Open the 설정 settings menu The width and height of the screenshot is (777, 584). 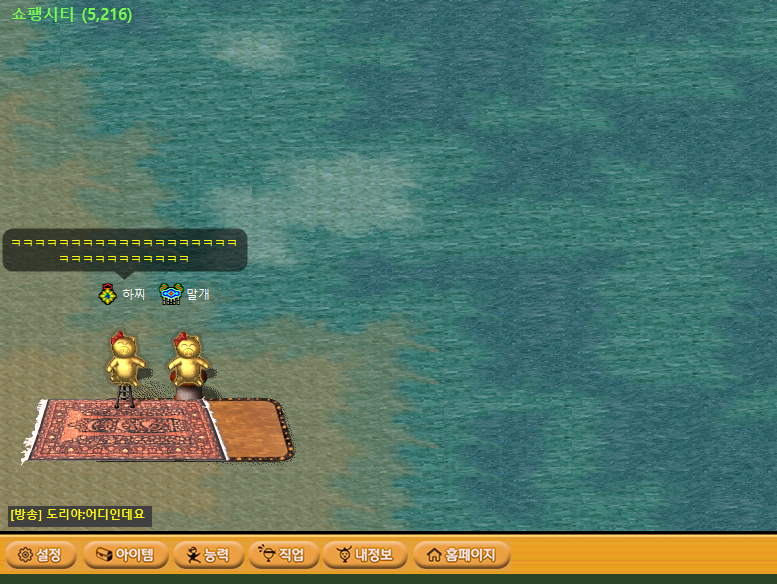[x=40, y=554]
